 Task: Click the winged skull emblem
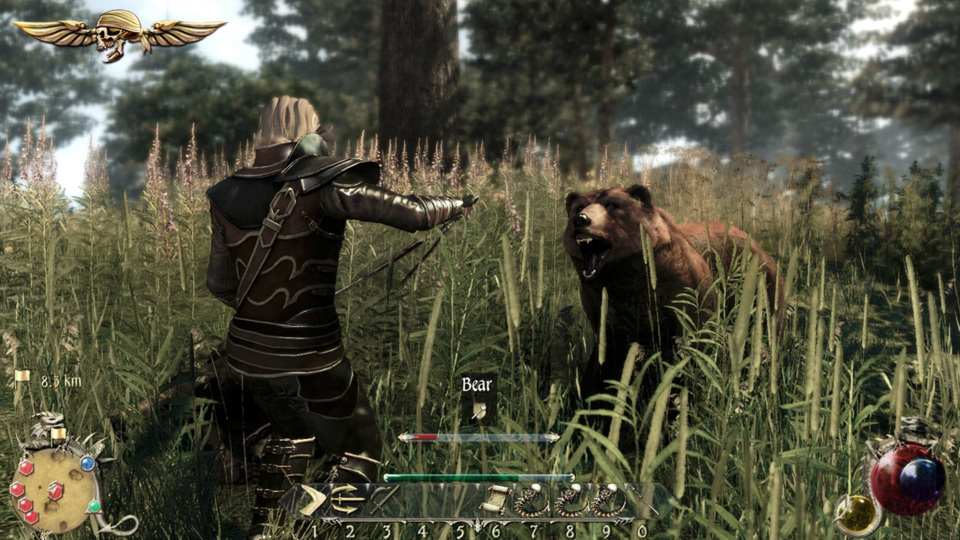point(120,34)
